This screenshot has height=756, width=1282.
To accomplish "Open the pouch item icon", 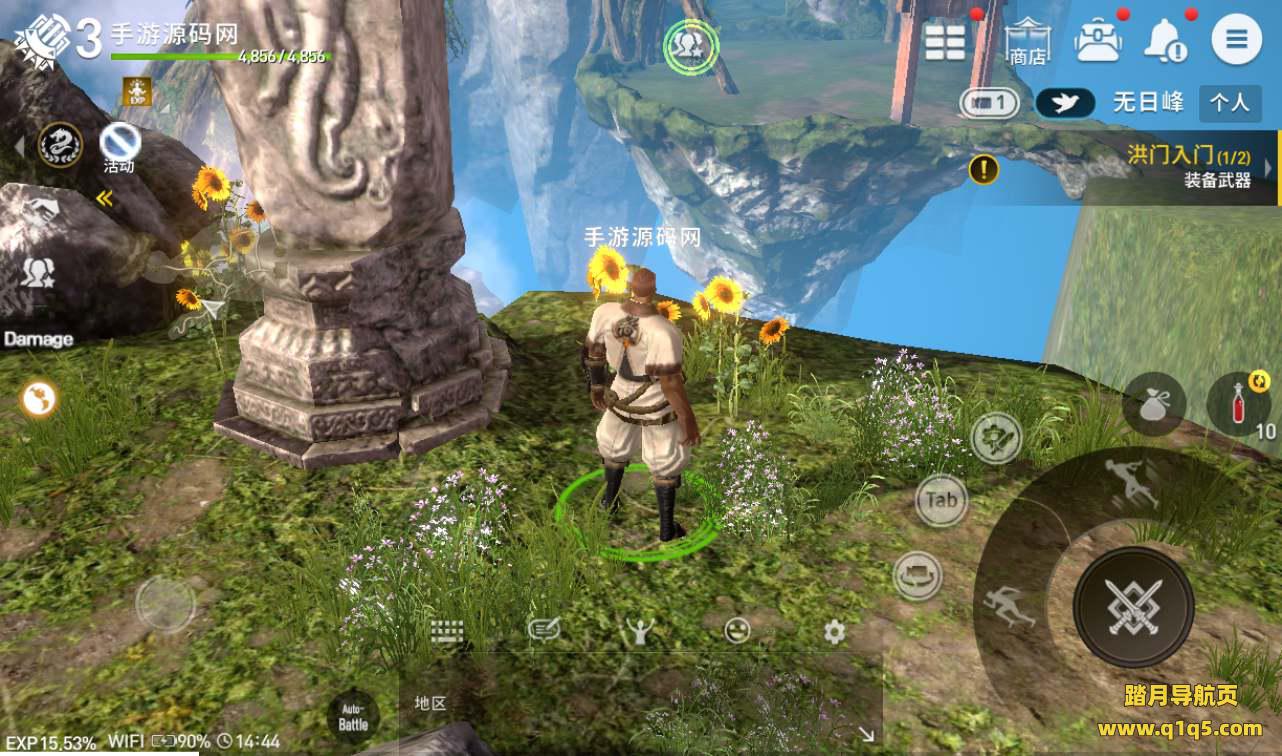I will [x=1154, y=404].
